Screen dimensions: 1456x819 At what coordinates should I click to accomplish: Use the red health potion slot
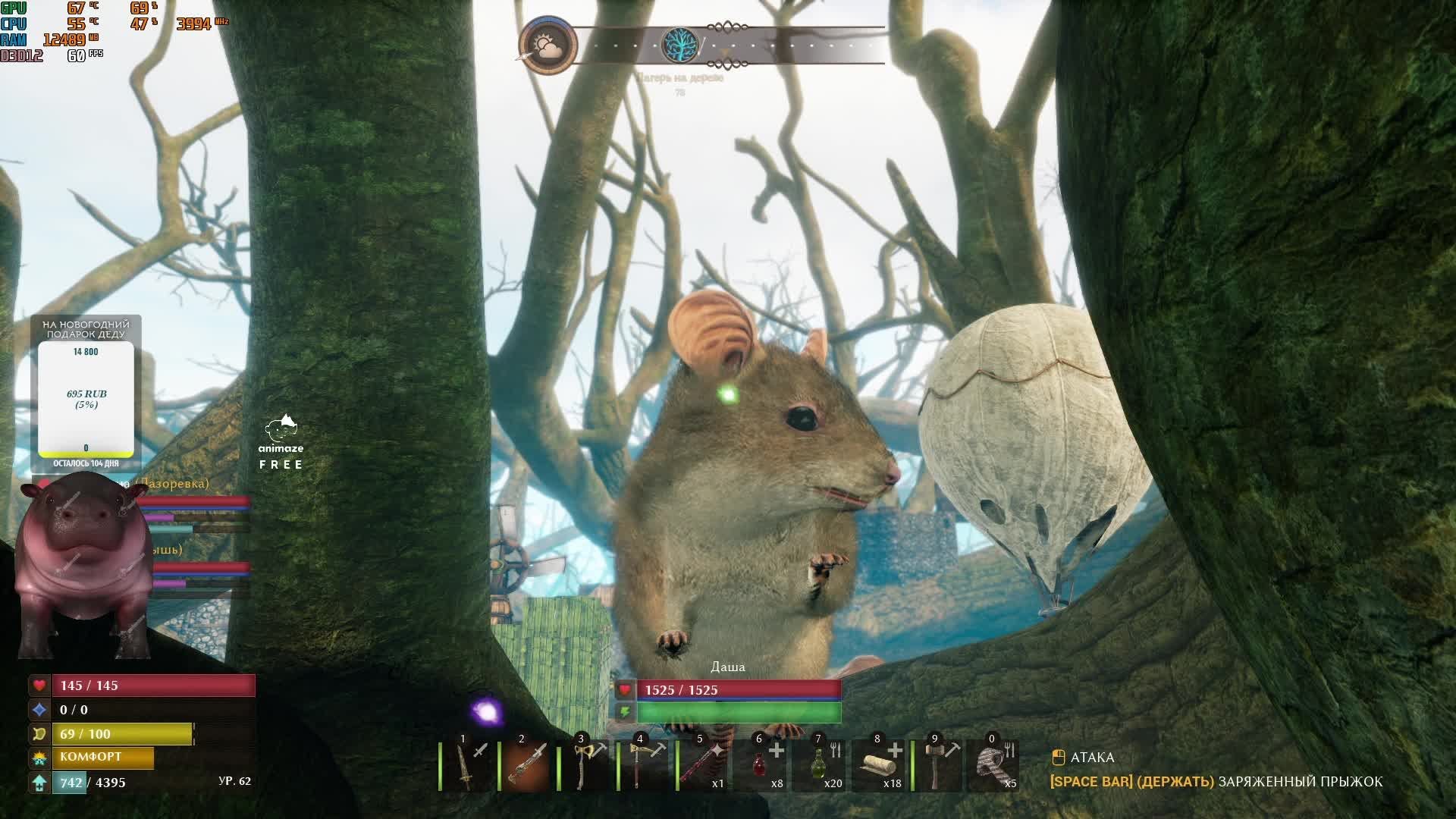click(763, 766)
